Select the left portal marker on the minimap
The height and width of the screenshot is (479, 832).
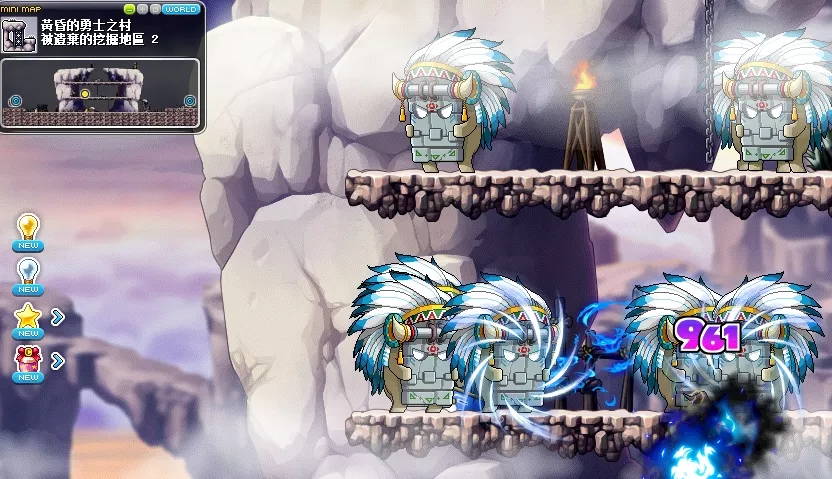tap(16, 100)
